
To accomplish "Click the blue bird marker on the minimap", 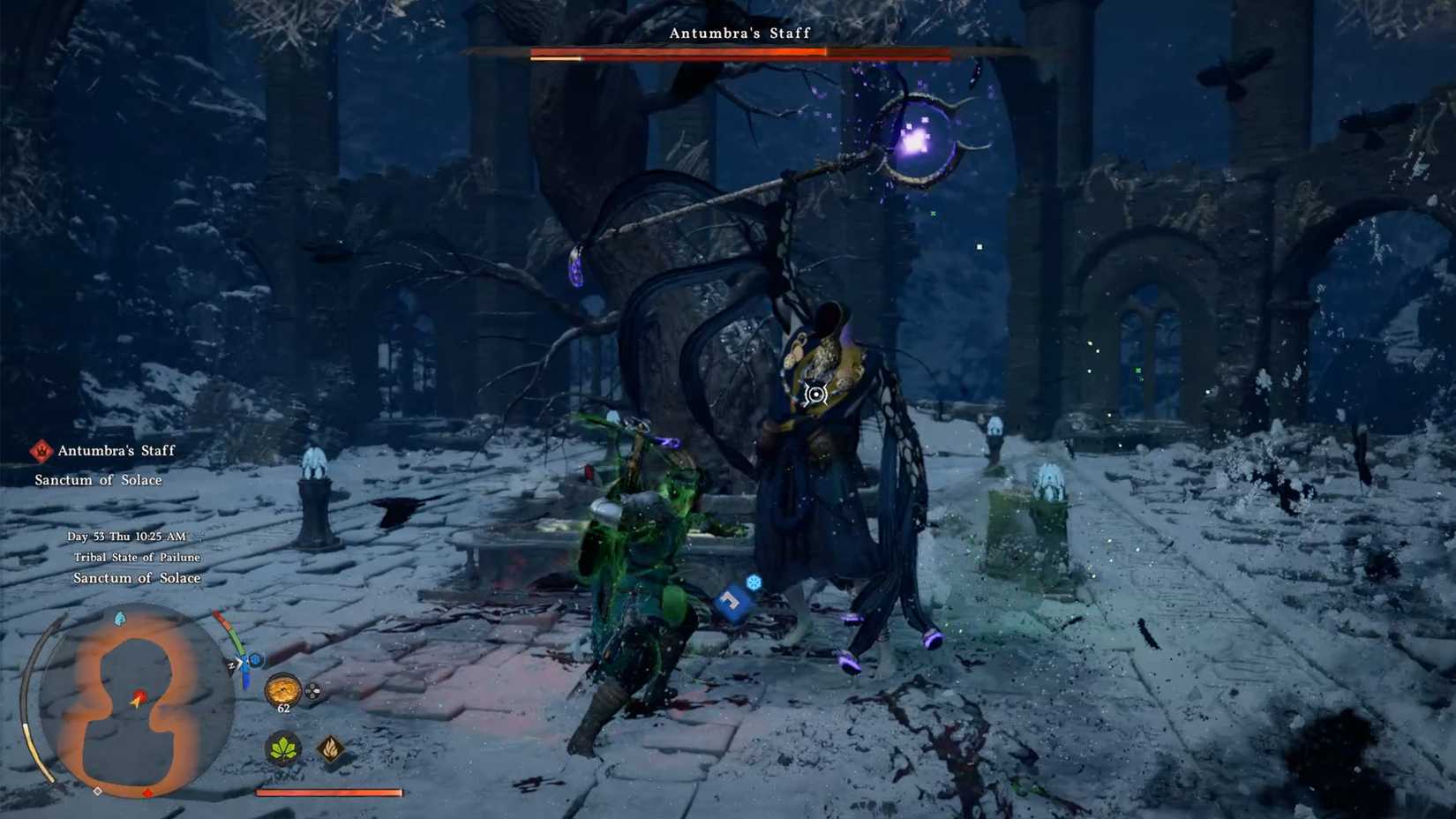I will click(x=119, y=618).
